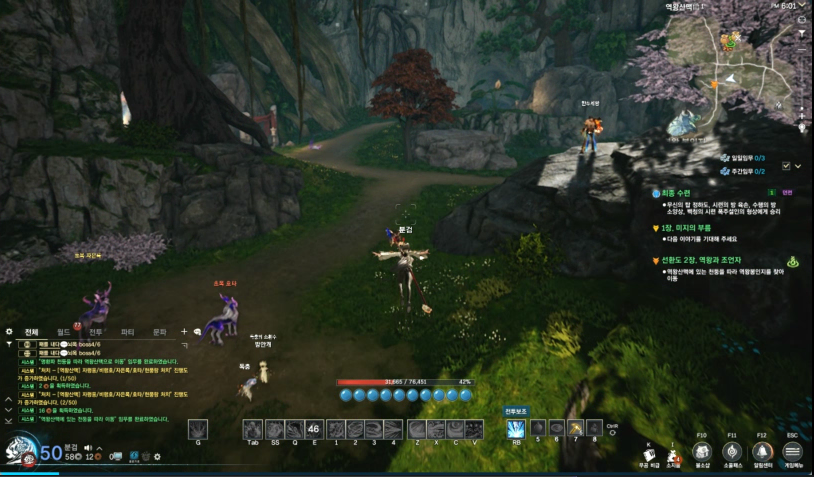Open chat settings gear icon
814x477 pixels.
click(x=10, y=331)
